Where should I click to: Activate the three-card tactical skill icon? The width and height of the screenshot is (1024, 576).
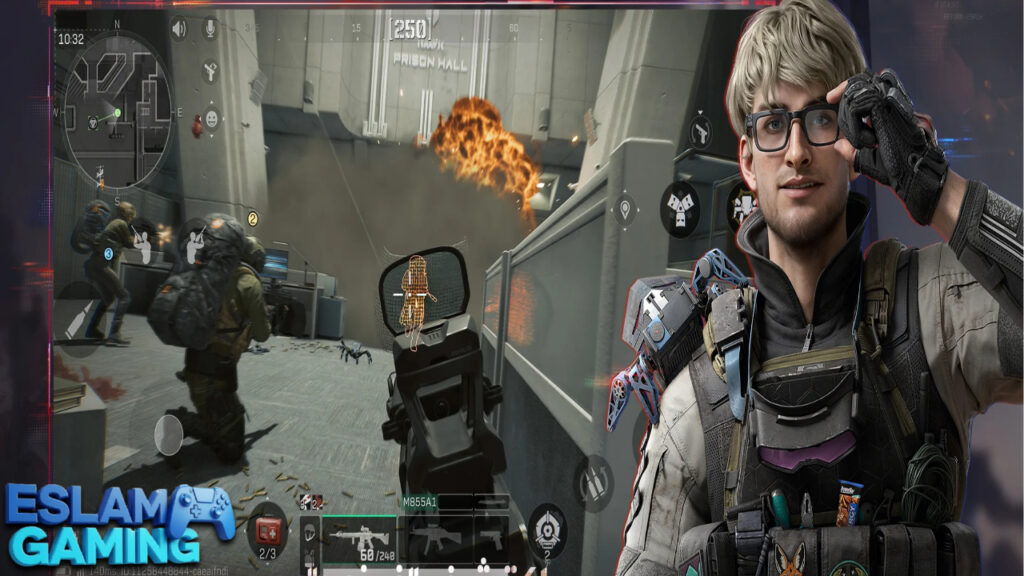tap(680, 208)
